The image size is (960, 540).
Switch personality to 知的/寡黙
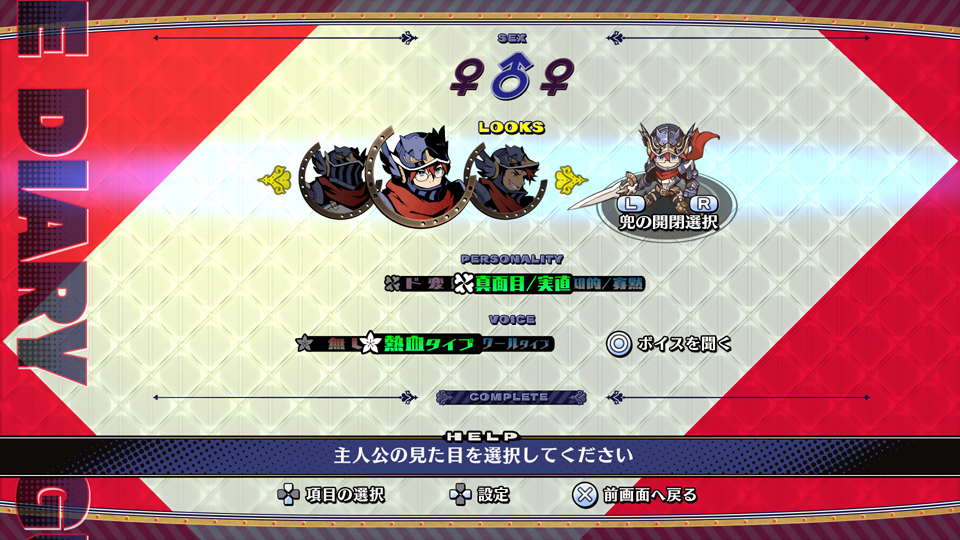pos(608,284)
